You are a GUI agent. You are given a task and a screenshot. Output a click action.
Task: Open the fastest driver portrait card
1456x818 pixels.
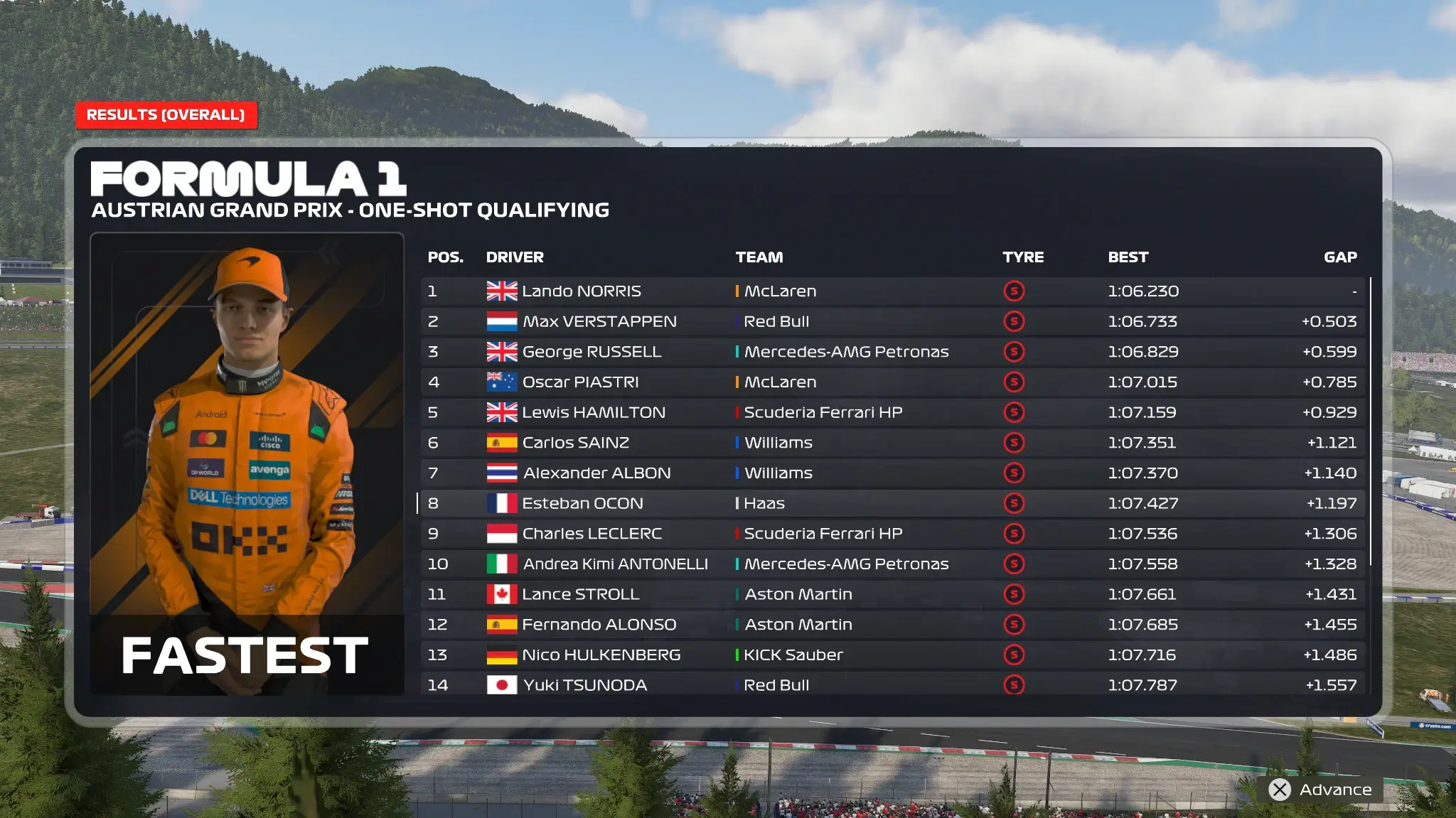point(247,463)
